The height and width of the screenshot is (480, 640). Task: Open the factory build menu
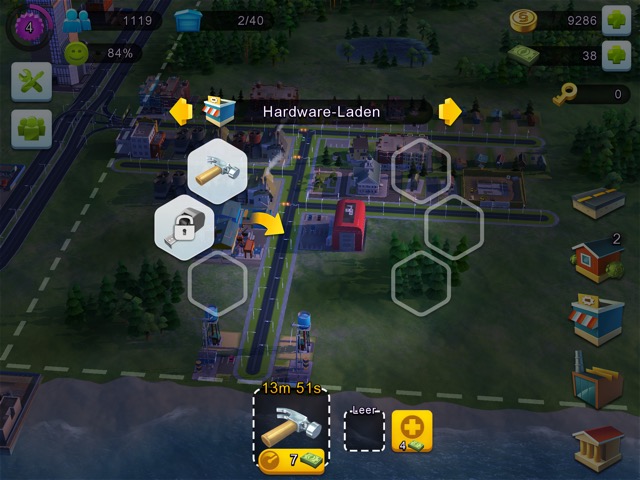click(x=598, y=380)
